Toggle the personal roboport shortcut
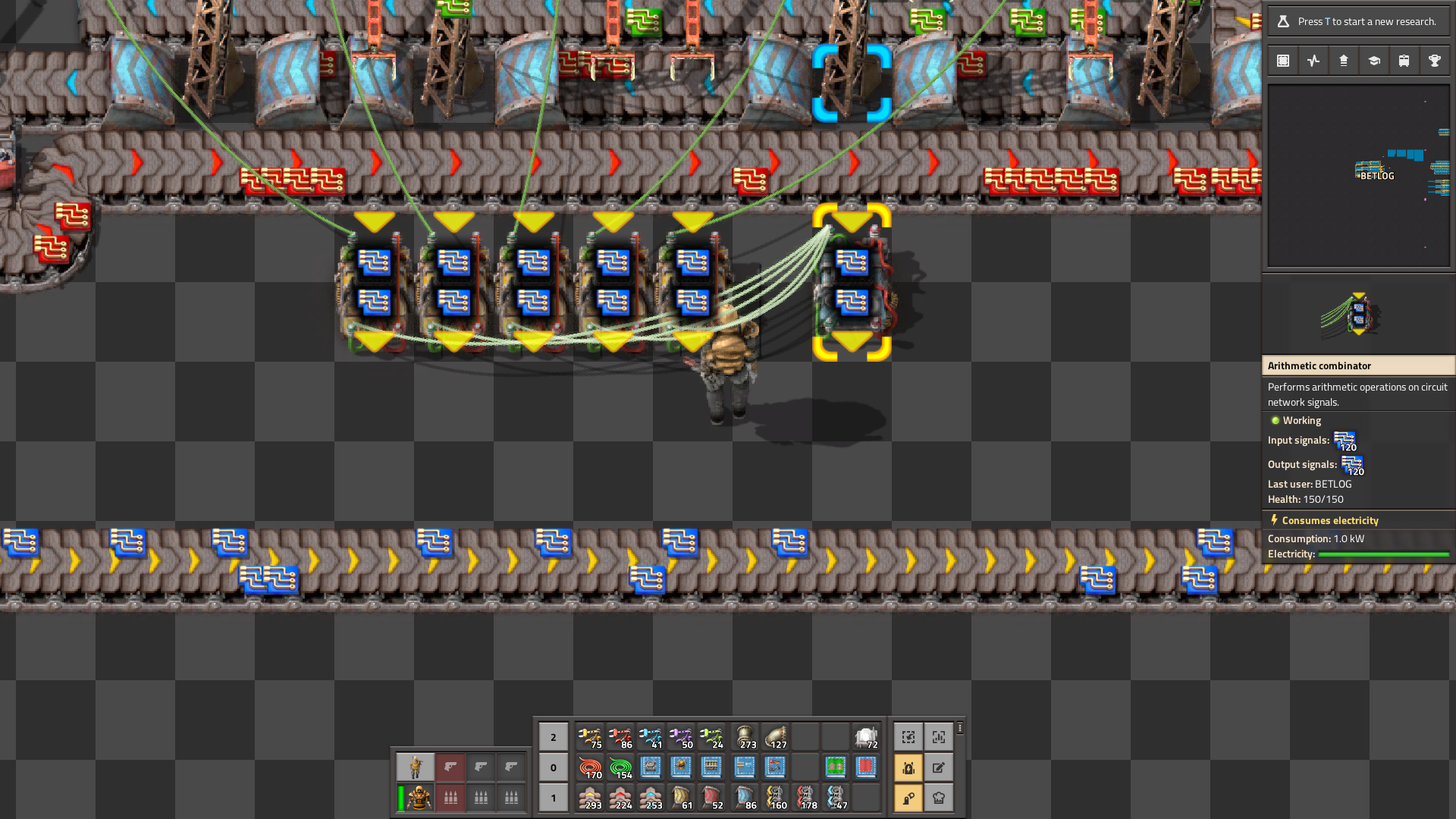The height and width of the screenshot is (819, 1456). [908, 767]
